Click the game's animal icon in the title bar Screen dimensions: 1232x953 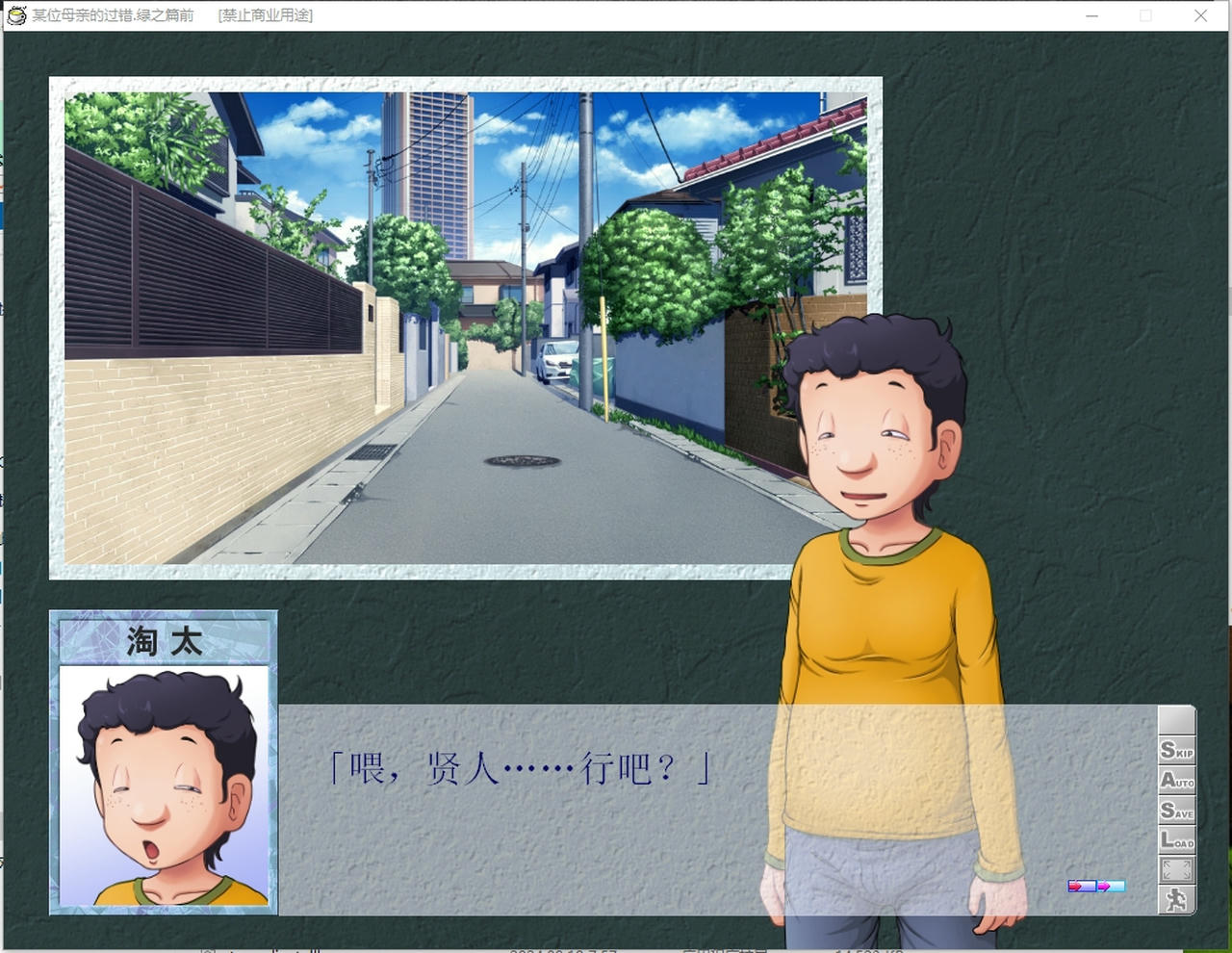[14, 15]
